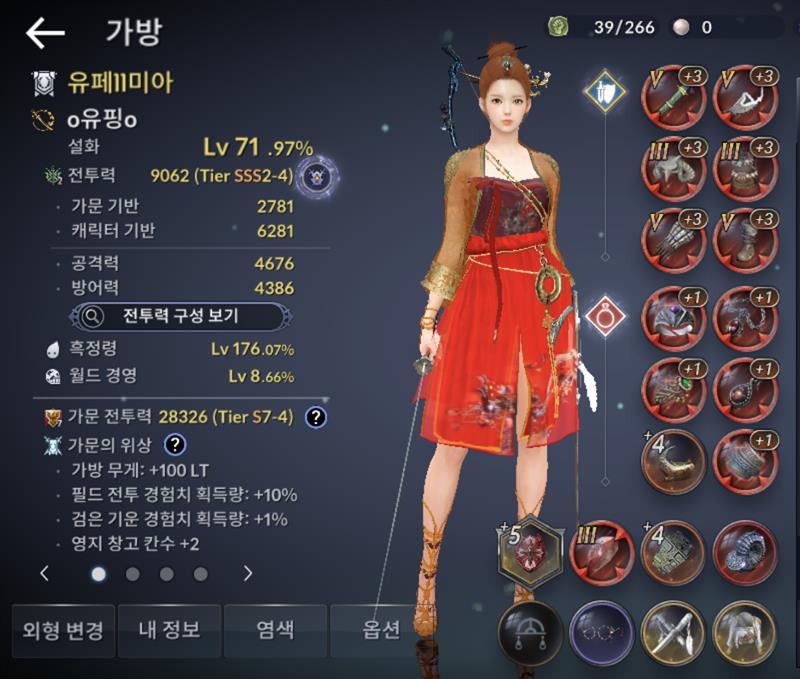Go back with the arrow button
Image resolution: width=800 pixels, height=679 pixels.
(45, 32)
